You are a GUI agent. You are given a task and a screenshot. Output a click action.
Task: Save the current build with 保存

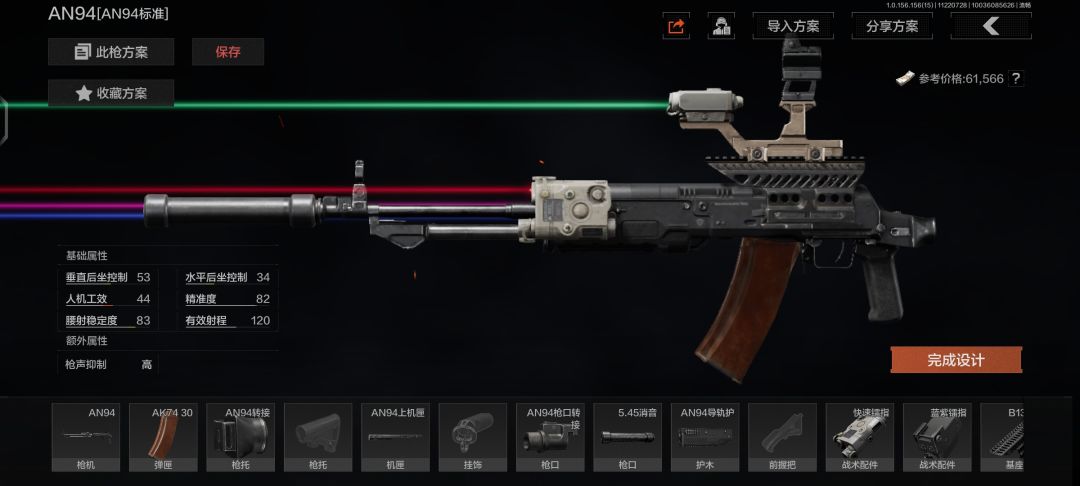[228, 52]
